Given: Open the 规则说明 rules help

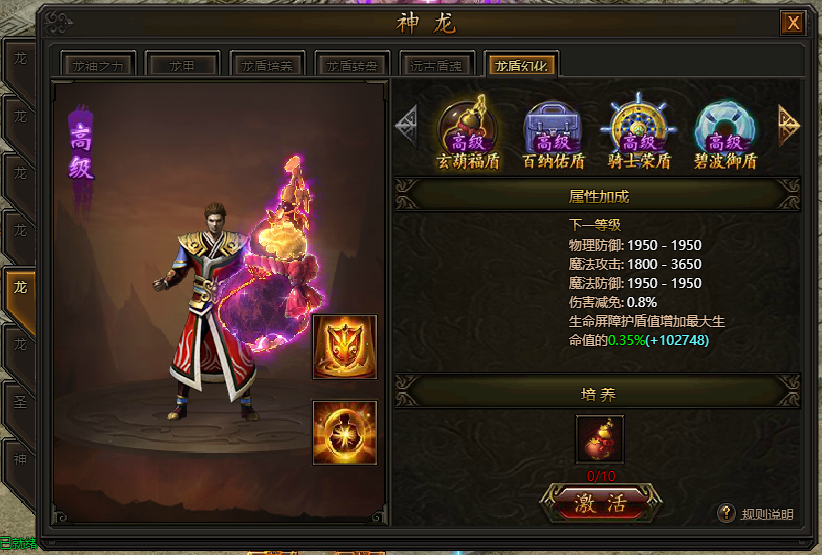Looking at the screenshot, I should pos(757,514).
